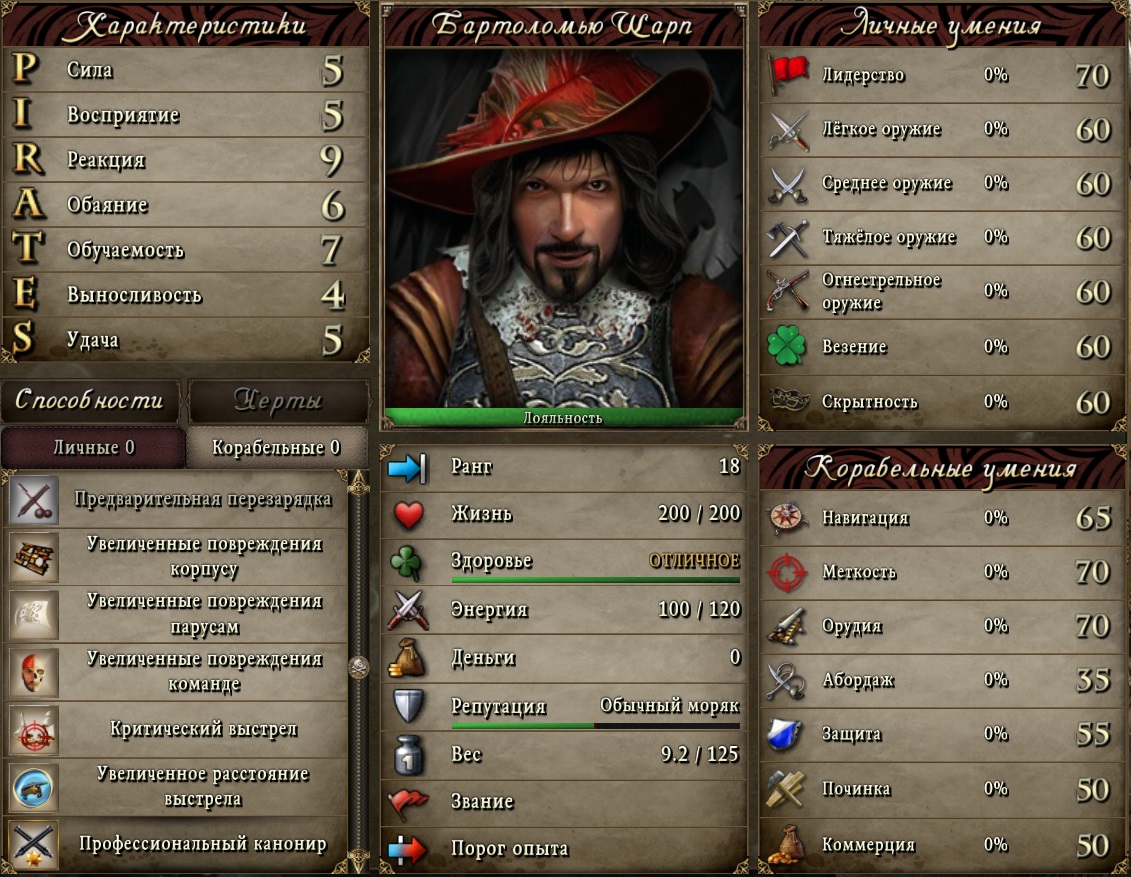The width and height of the screenshot is (1131, 877).
Task: Switch to the Способности tab
Action: coord(89,401)
